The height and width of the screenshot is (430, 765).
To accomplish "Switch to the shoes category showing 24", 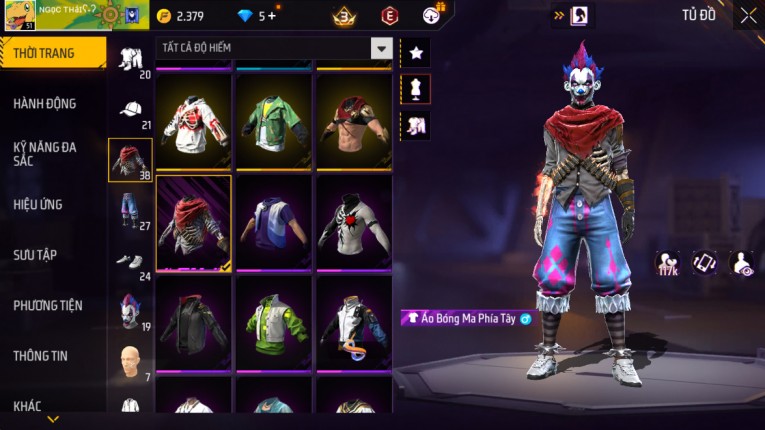I will click(130, 264).
